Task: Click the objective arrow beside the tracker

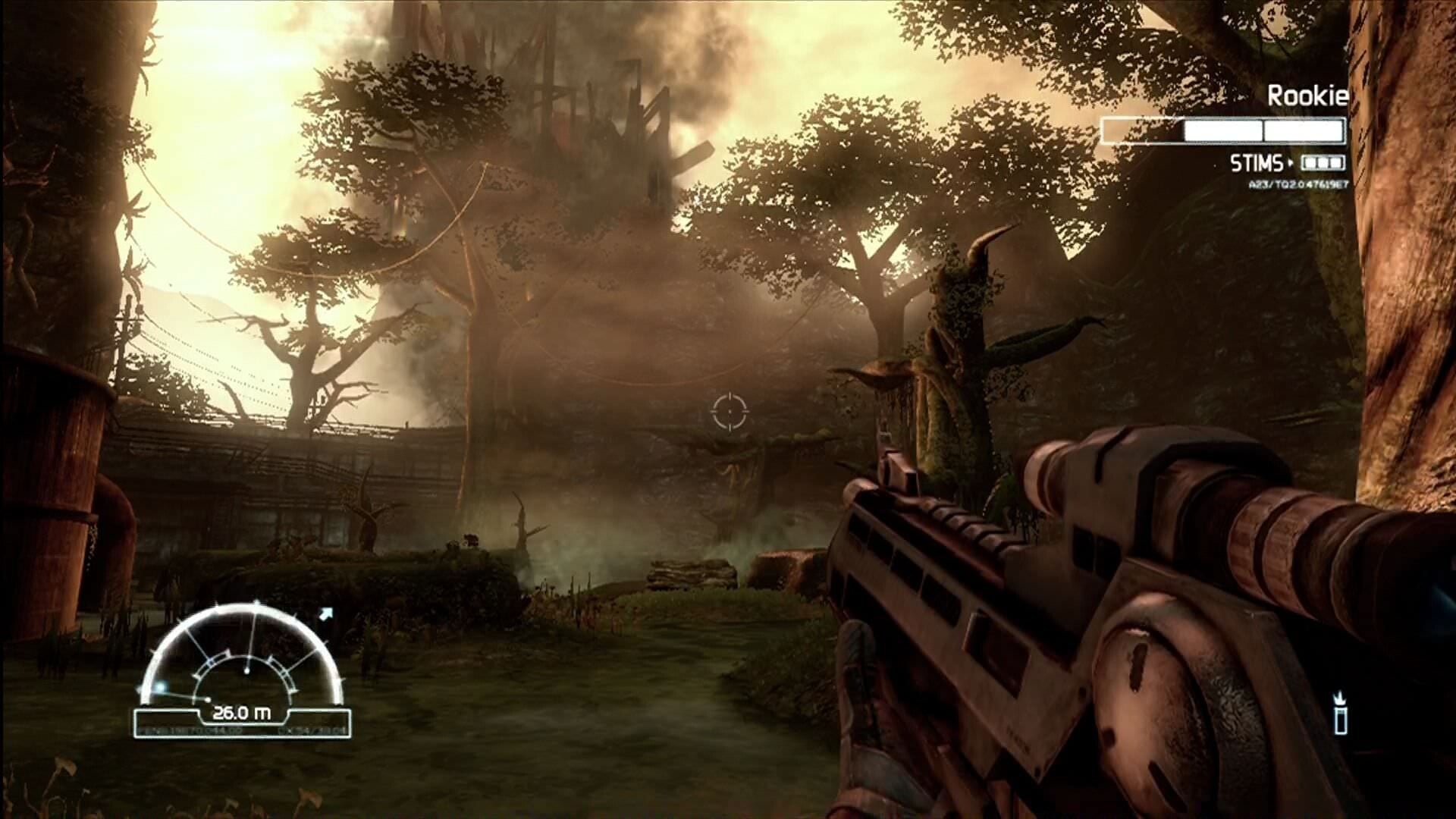Action: click(x=325, y=614)
